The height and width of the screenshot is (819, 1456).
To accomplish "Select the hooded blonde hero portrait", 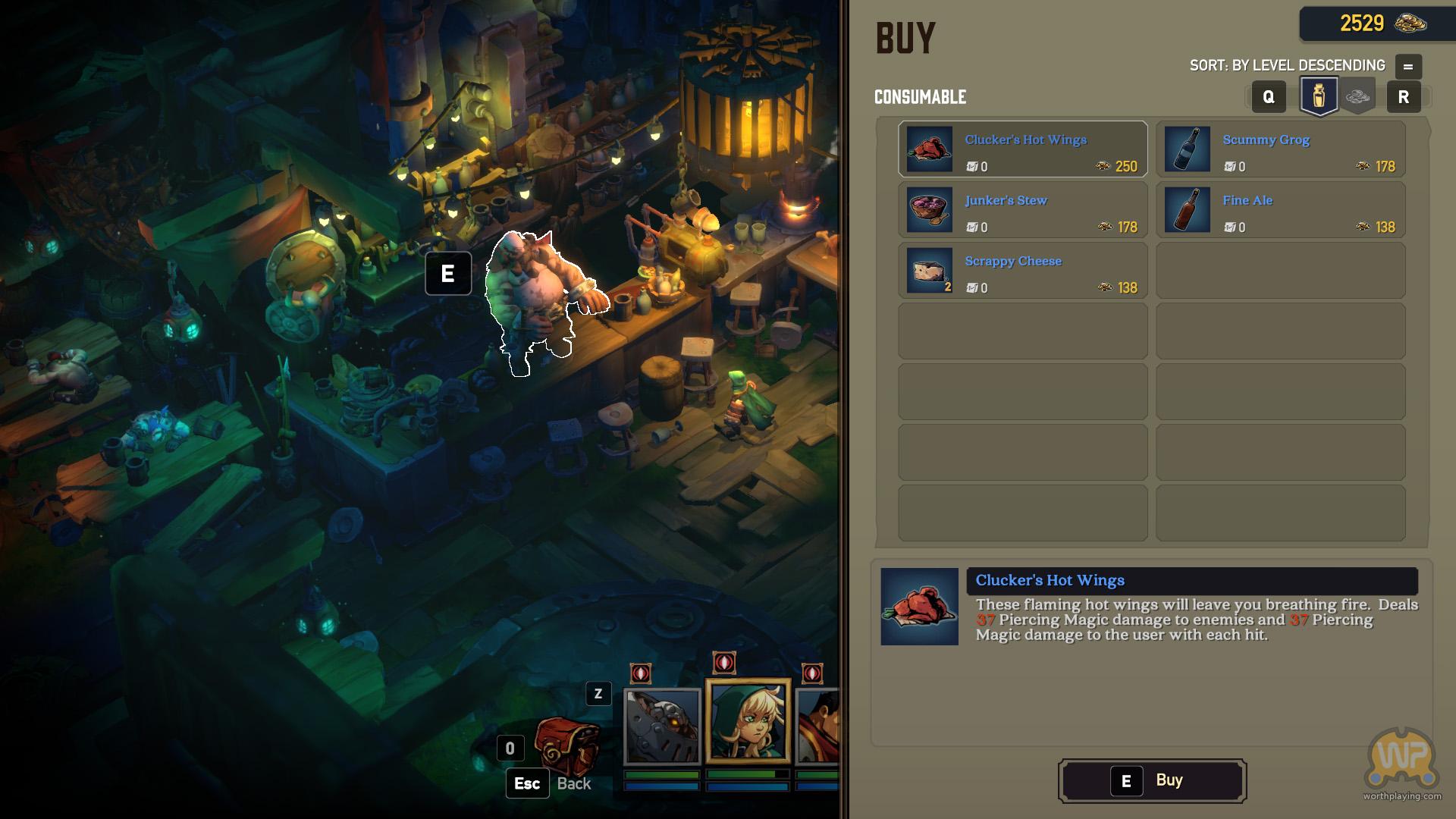I will [x=748, y=720].
